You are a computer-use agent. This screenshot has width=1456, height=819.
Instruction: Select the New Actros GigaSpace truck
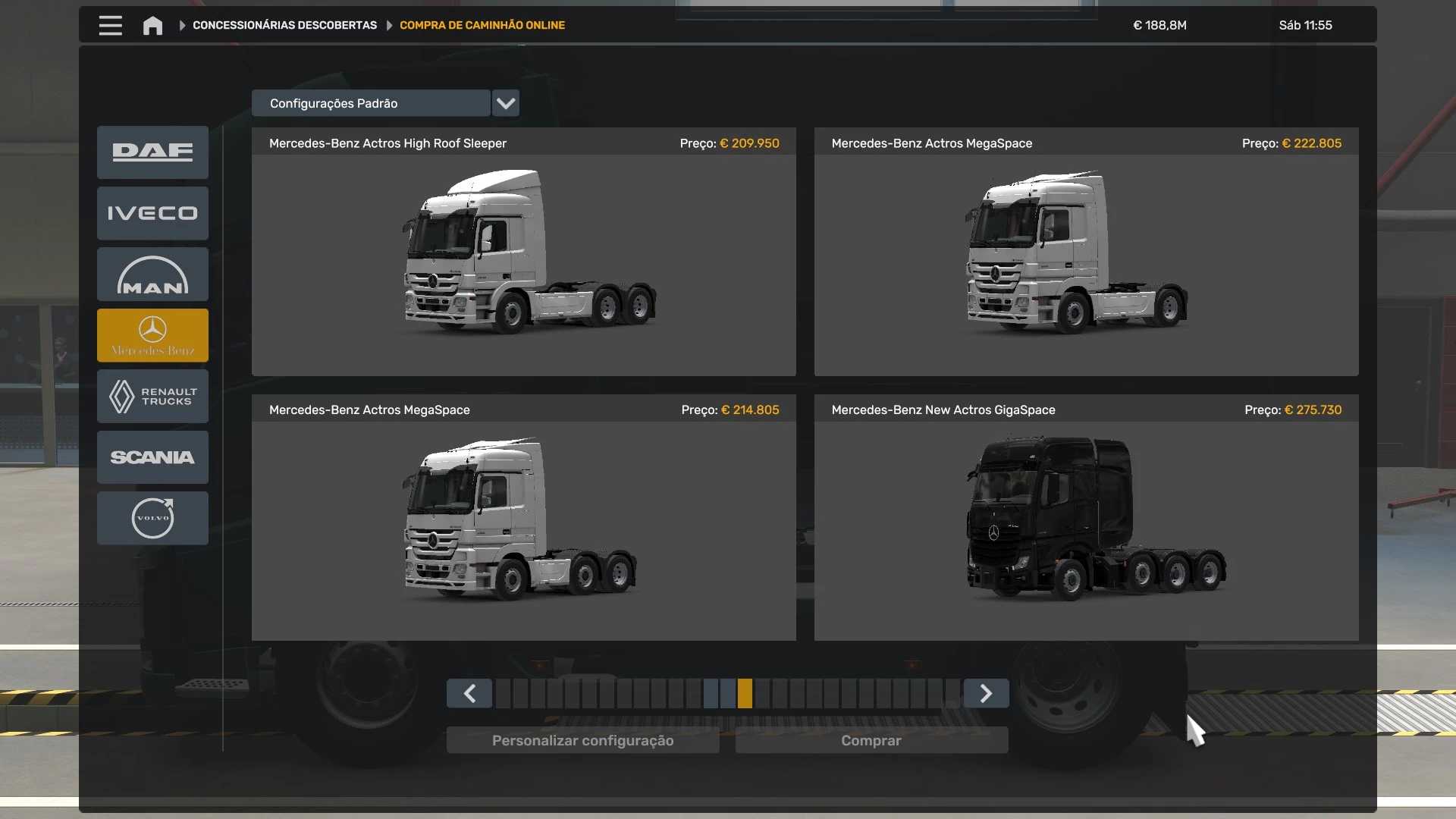click(x=1086, y=518)
